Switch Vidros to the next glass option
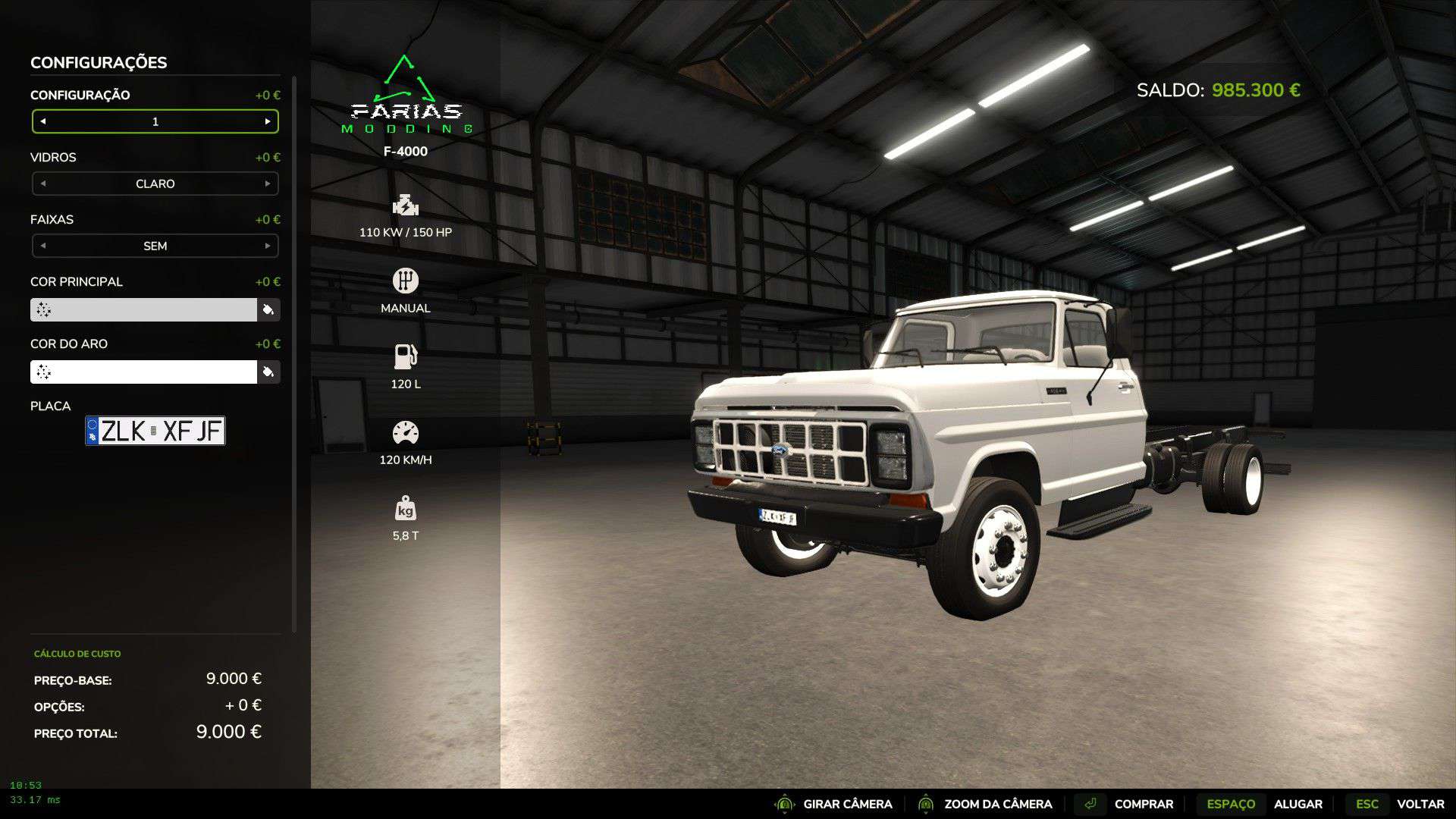This screenshot has height=819, width=1456. pyautogui.click(x=268, y=184)
